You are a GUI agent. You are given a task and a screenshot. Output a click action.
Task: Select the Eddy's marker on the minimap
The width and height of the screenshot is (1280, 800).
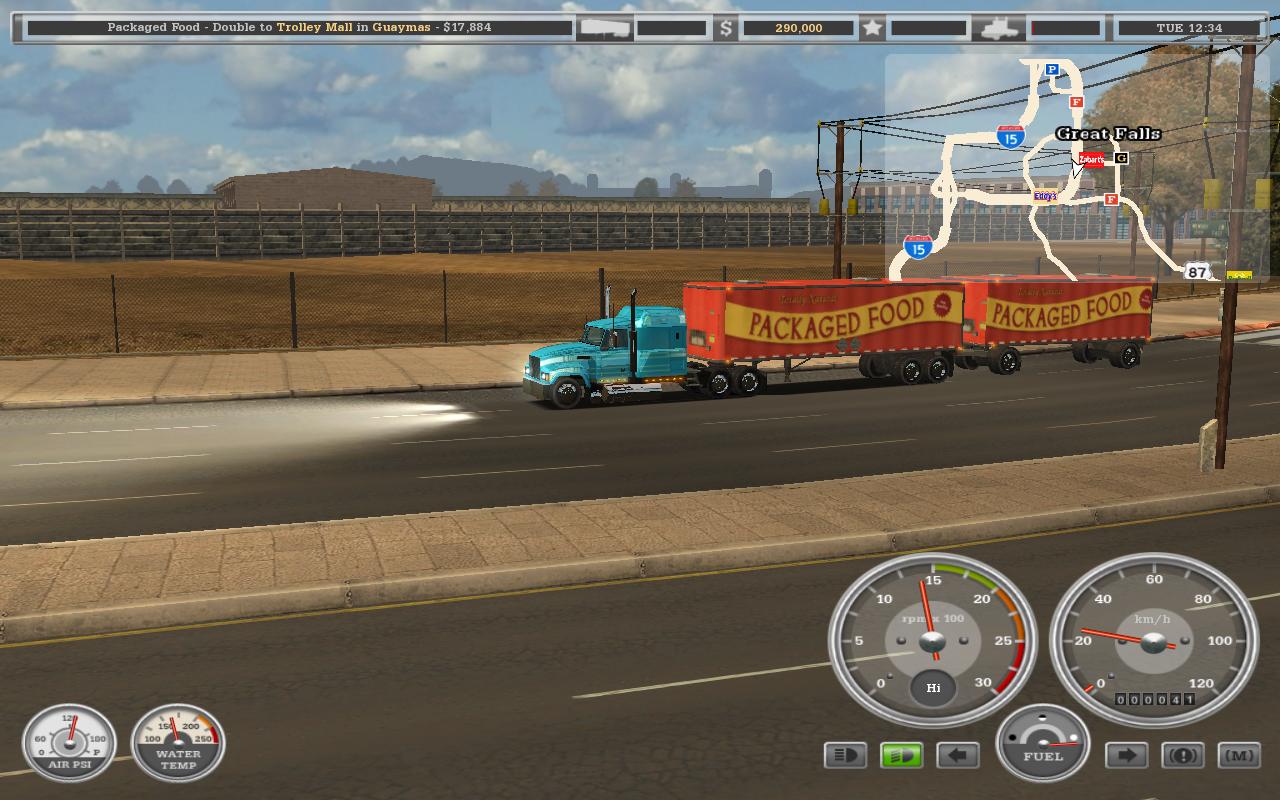[1045, 196]
